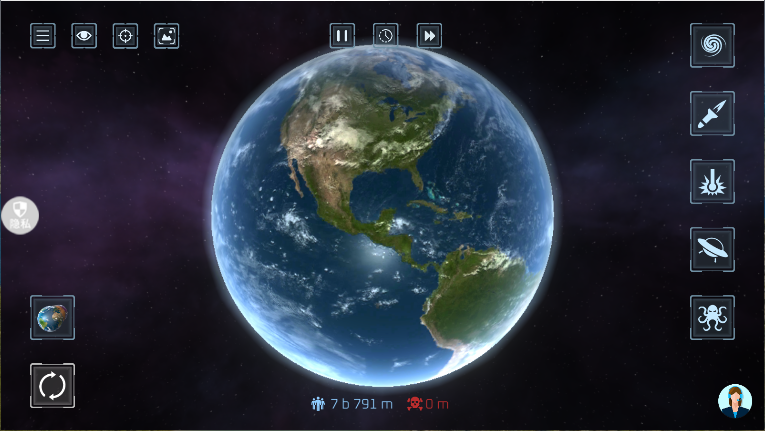
Task: Tap the shield privacy floating badge
Action: coord(20,214)
